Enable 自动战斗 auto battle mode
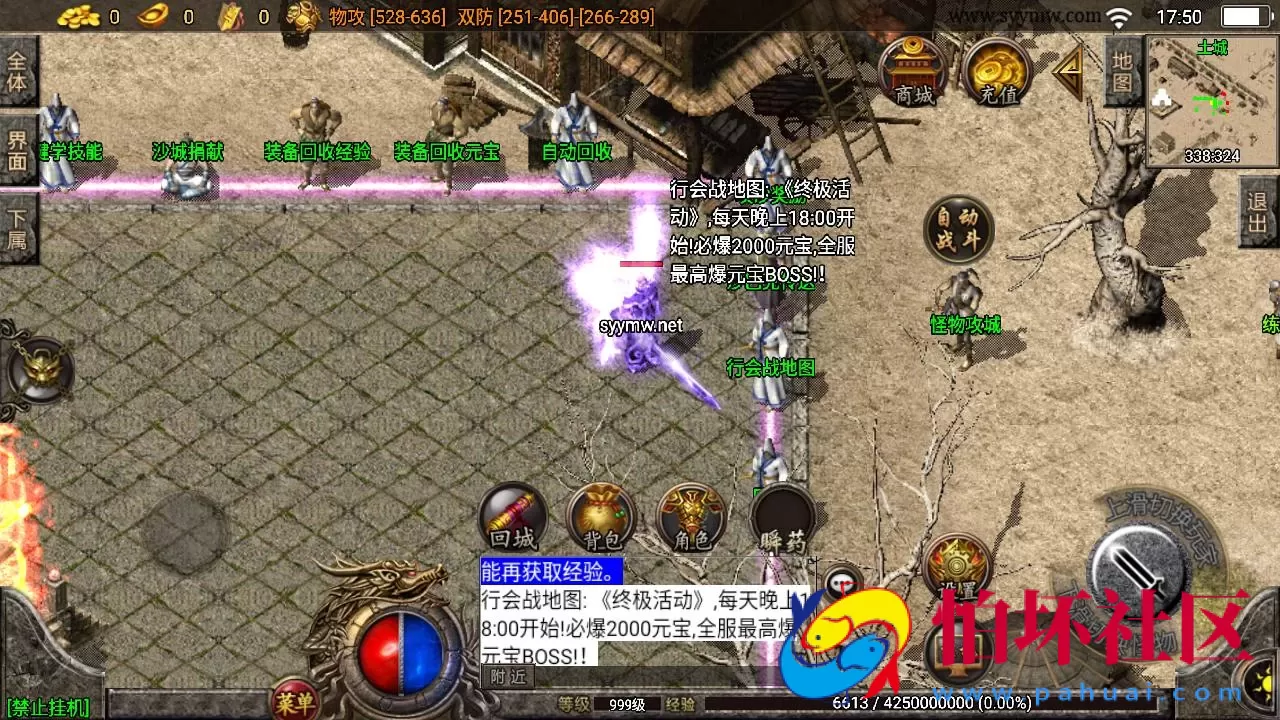Viewport: 1280px width, 720px height. 957,228
